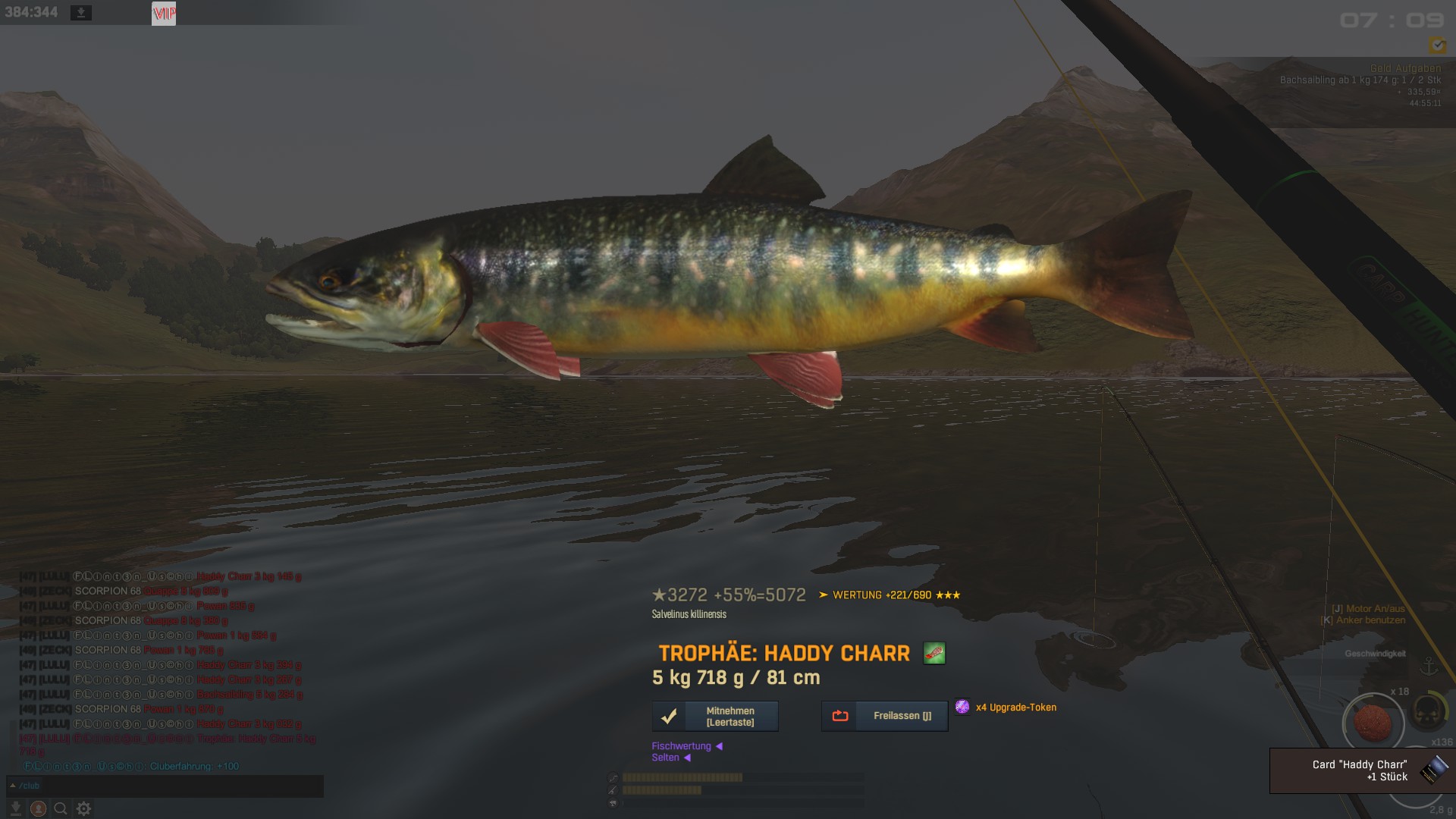1456x819 pixels.
Task: Click the download arrow beside the coordinates
Action: point(81,13)
